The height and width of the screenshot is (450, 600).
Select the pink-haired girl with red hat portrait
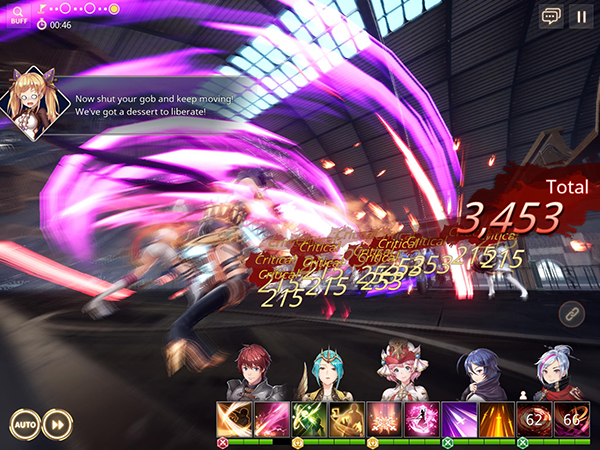[x=402, y=372]
